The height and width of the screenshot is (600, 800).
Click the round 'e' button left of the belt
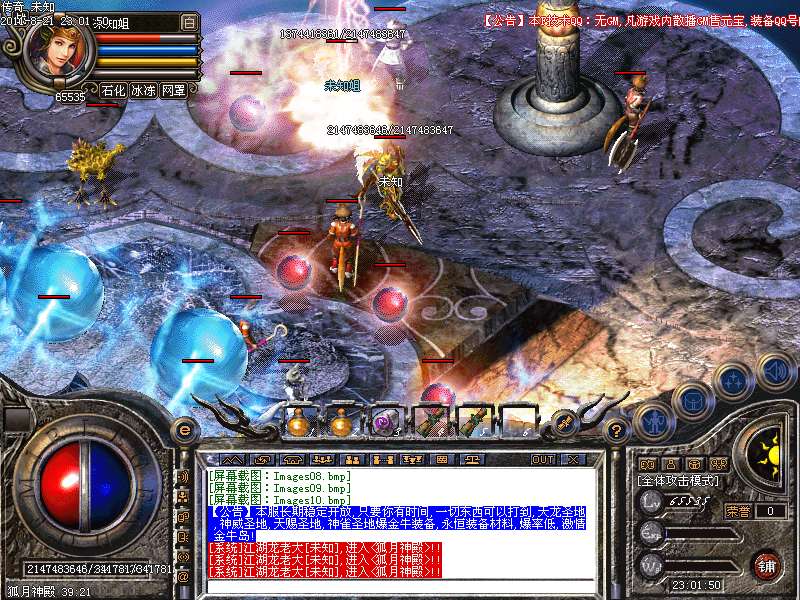183,431
